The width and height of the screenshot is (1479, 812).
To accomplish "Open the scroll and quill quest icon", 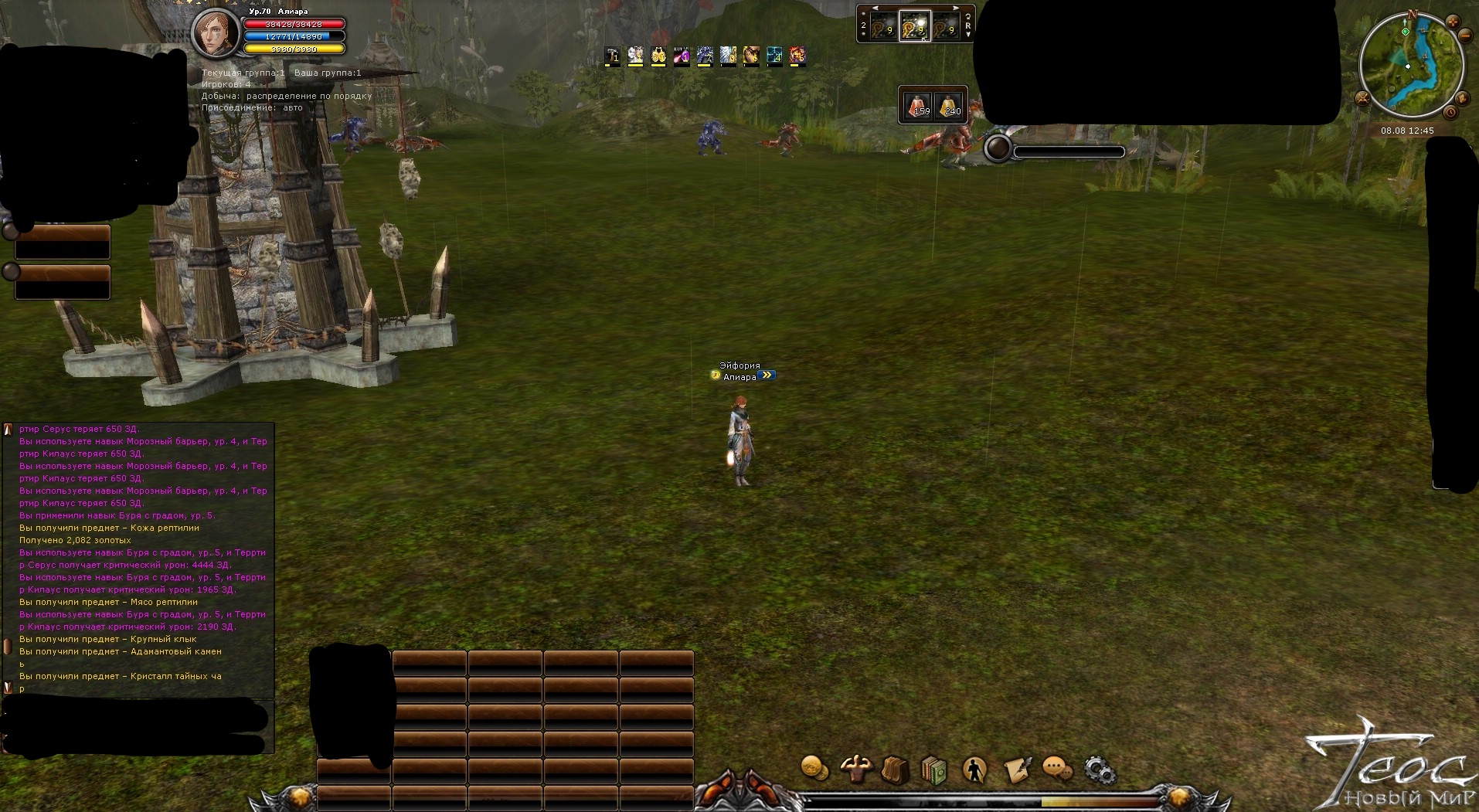I will tap(1017, 770).
